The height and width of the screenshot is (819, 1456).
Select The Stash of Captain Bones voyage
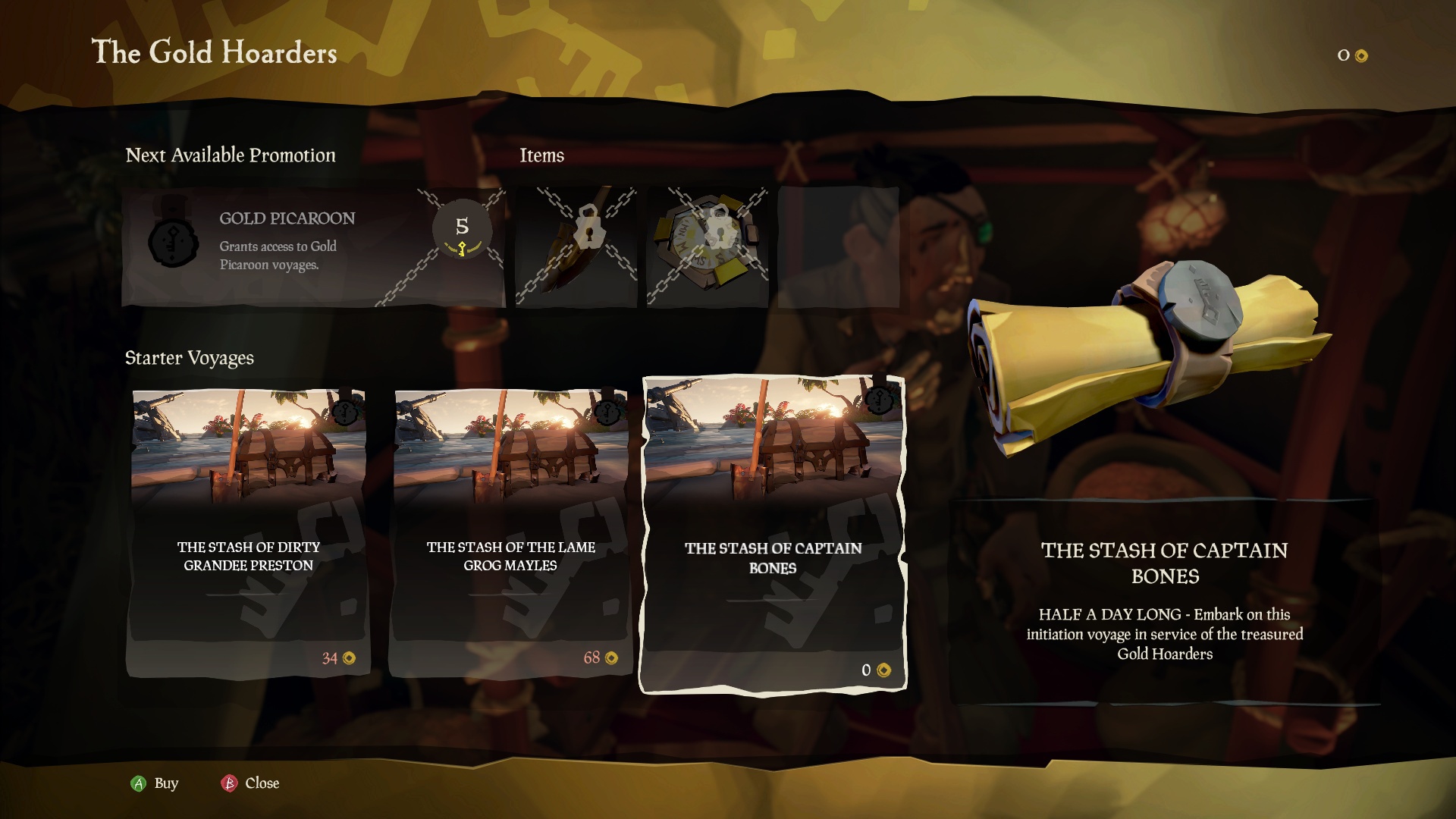pos(773,535)
